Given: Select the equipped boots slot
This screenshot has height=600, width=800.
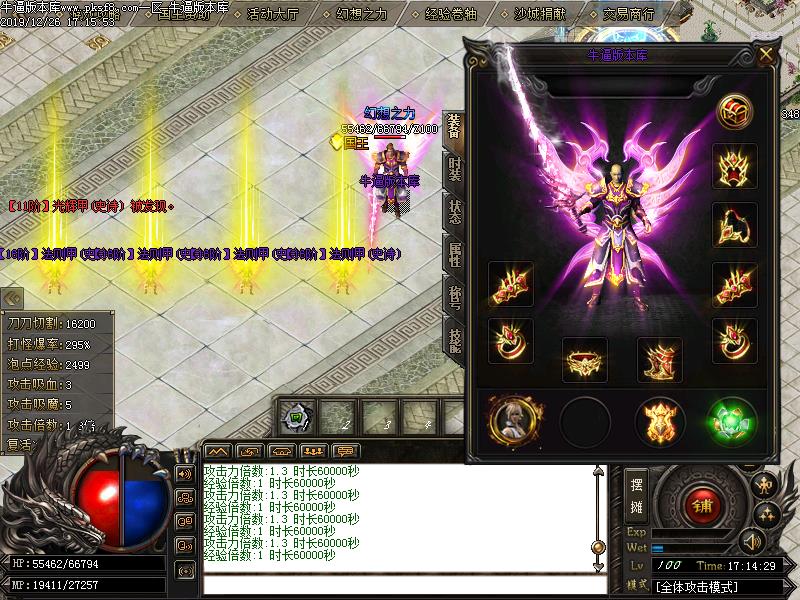Looking at the screenshot, I should (659, 361).
